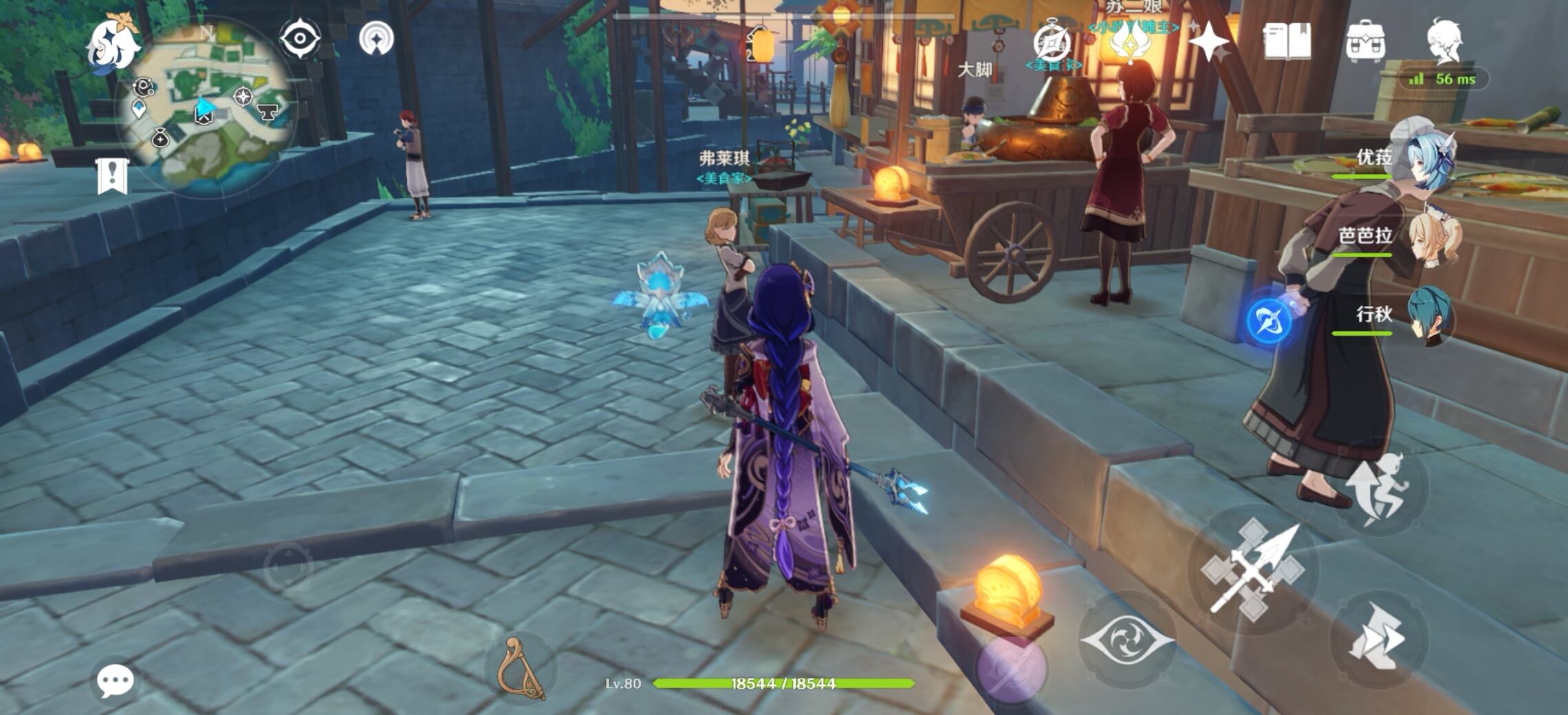This screenshot has height=715, width=1568.
Task: Open the Adventurer Handbook book icon
Action: [x=1287, y=43]
